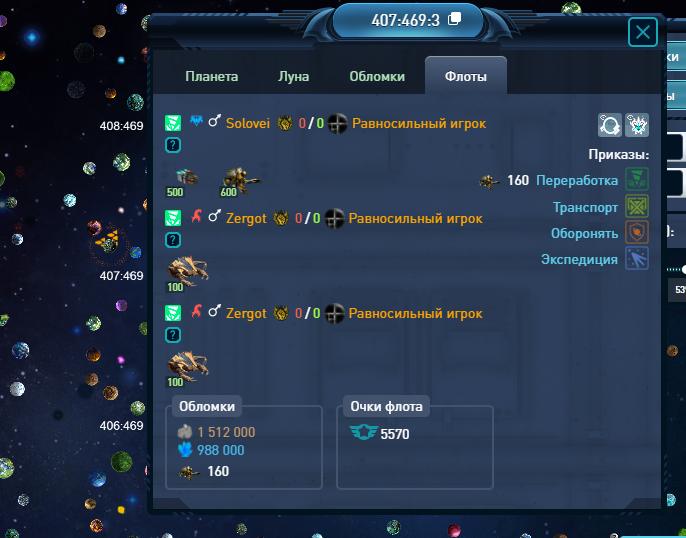The width and height of the screenshot is (686, 538).
Task: Click the question mark icon under Solovei
Action: pyautogui.click(x=173, y=145)
